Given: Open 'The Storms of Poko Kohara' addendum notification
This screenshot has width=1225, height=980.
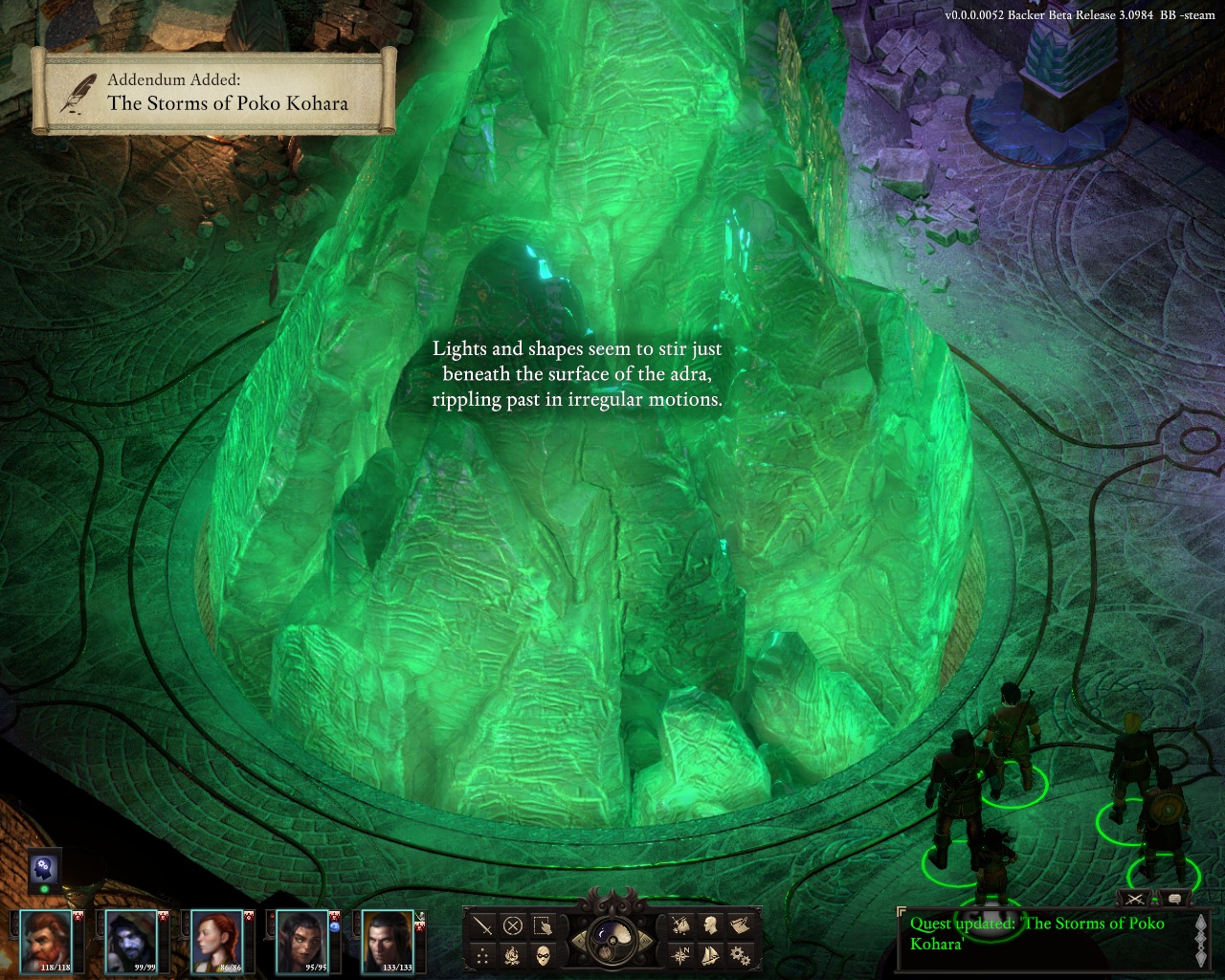Looking at the screenshot, I should pyautogui.click(x=213, y=92).
